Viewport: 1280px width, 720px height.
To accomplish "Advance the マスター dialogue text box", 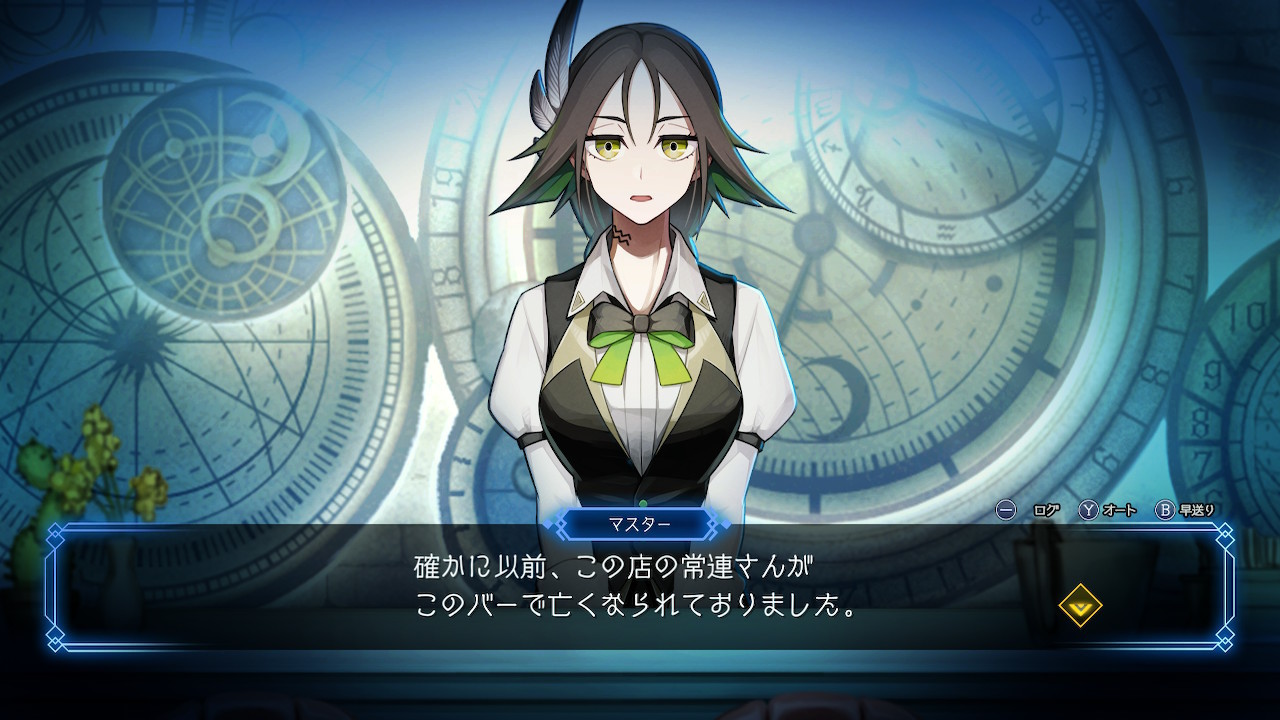I will 640,592.
